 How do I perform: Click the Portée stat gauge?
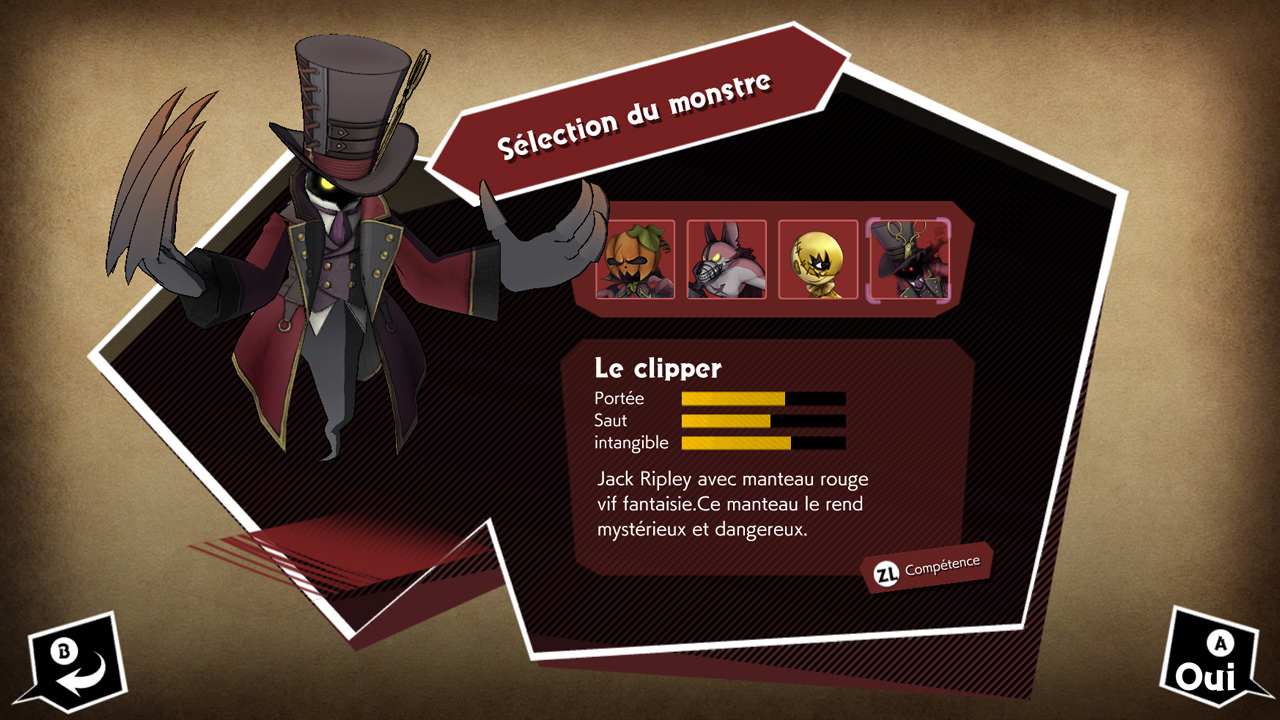[x=762, y=398]
